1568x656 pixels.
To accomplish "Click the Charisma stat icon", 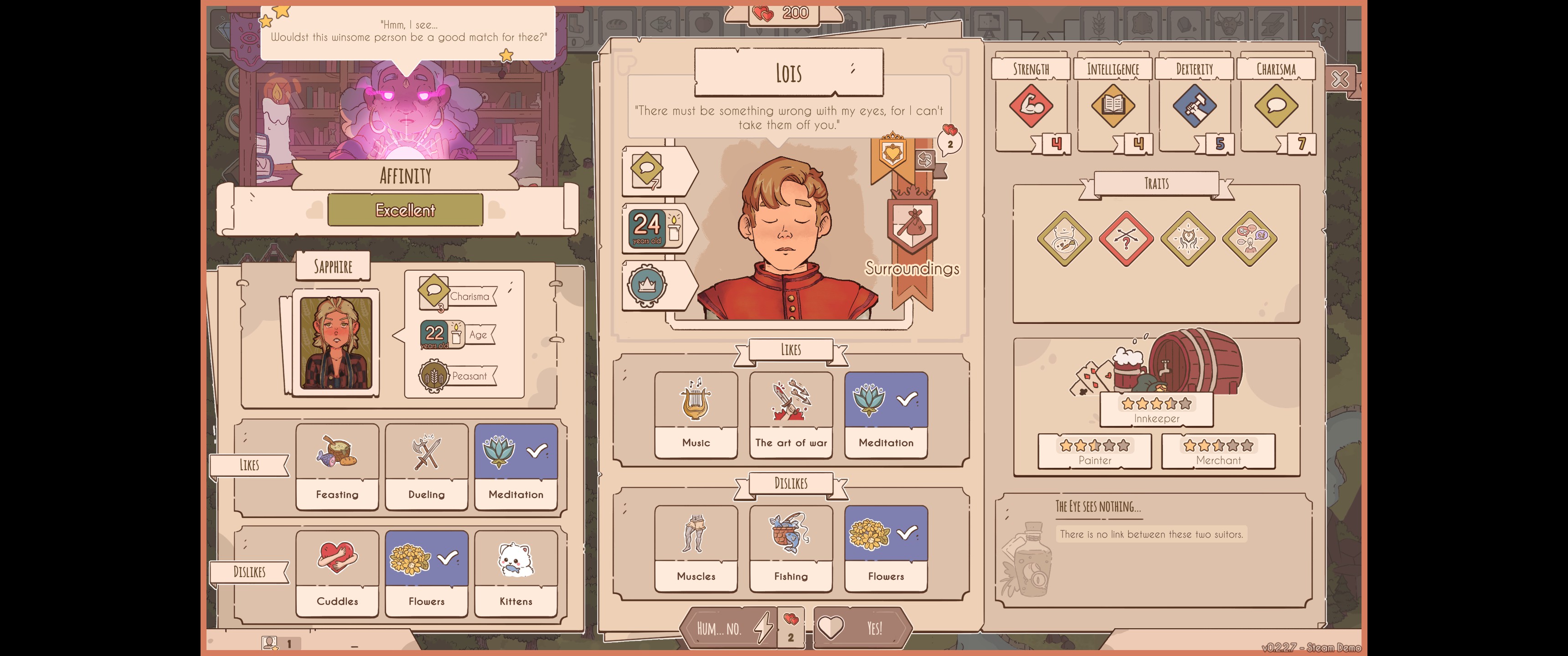I will point(1276,106).
